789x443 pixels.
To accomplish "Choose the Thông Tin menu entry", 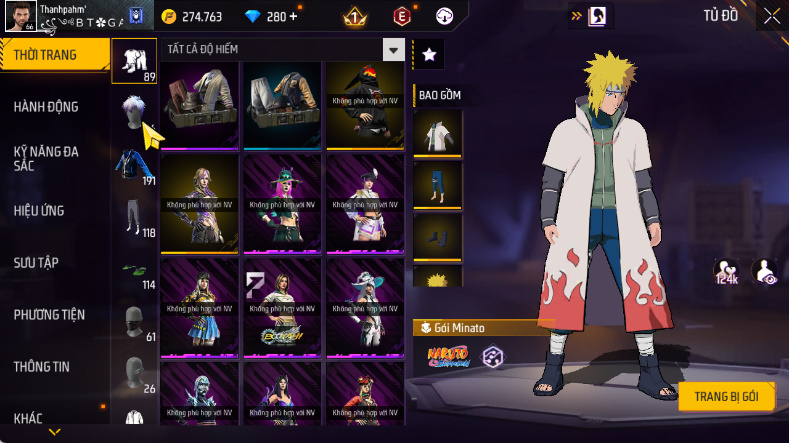I will (x=41, y=367).
